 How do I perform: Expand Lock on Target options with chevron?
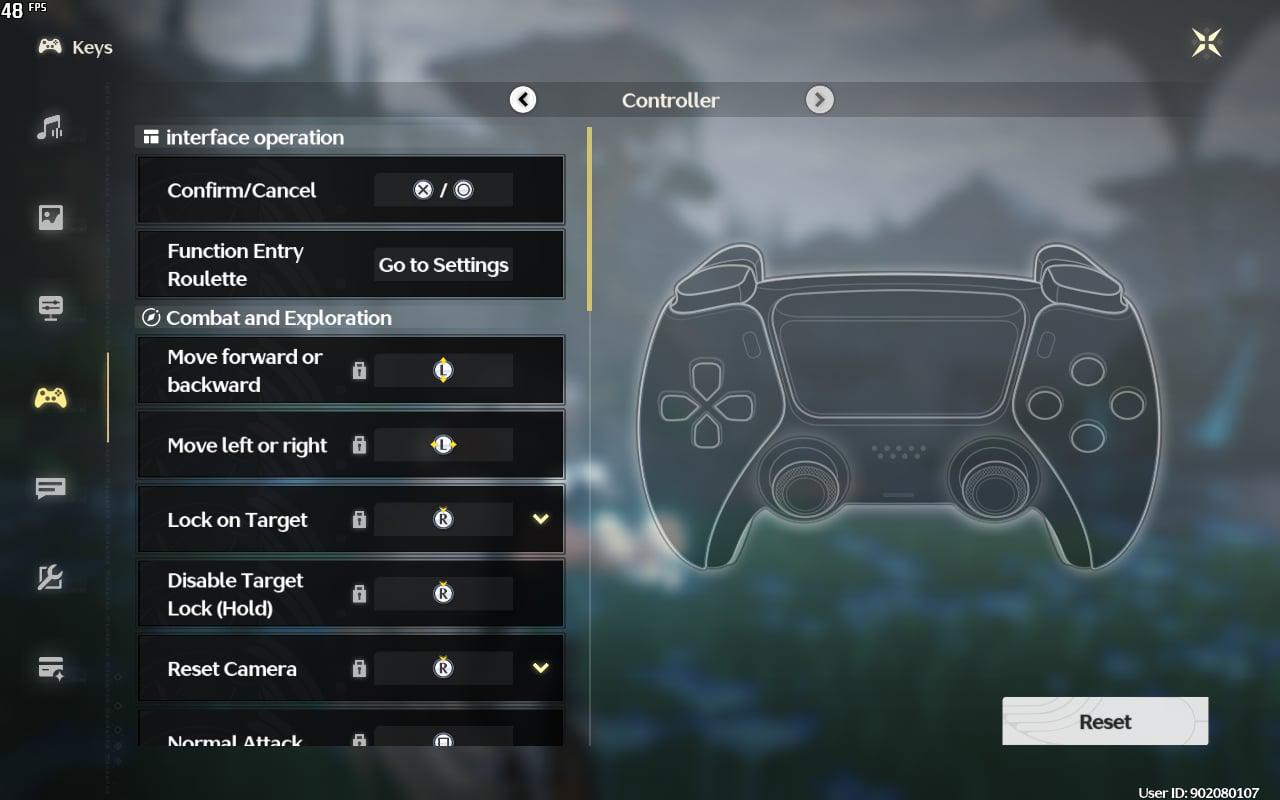coord(540,519)
